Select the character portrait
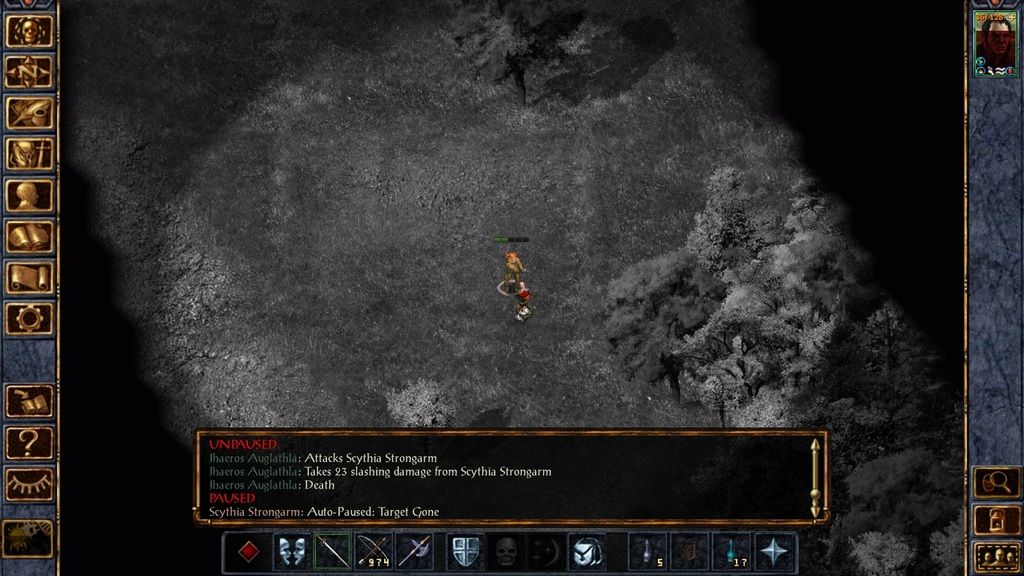This screenshot has height=576, width=1024. [x=995, y=42]
